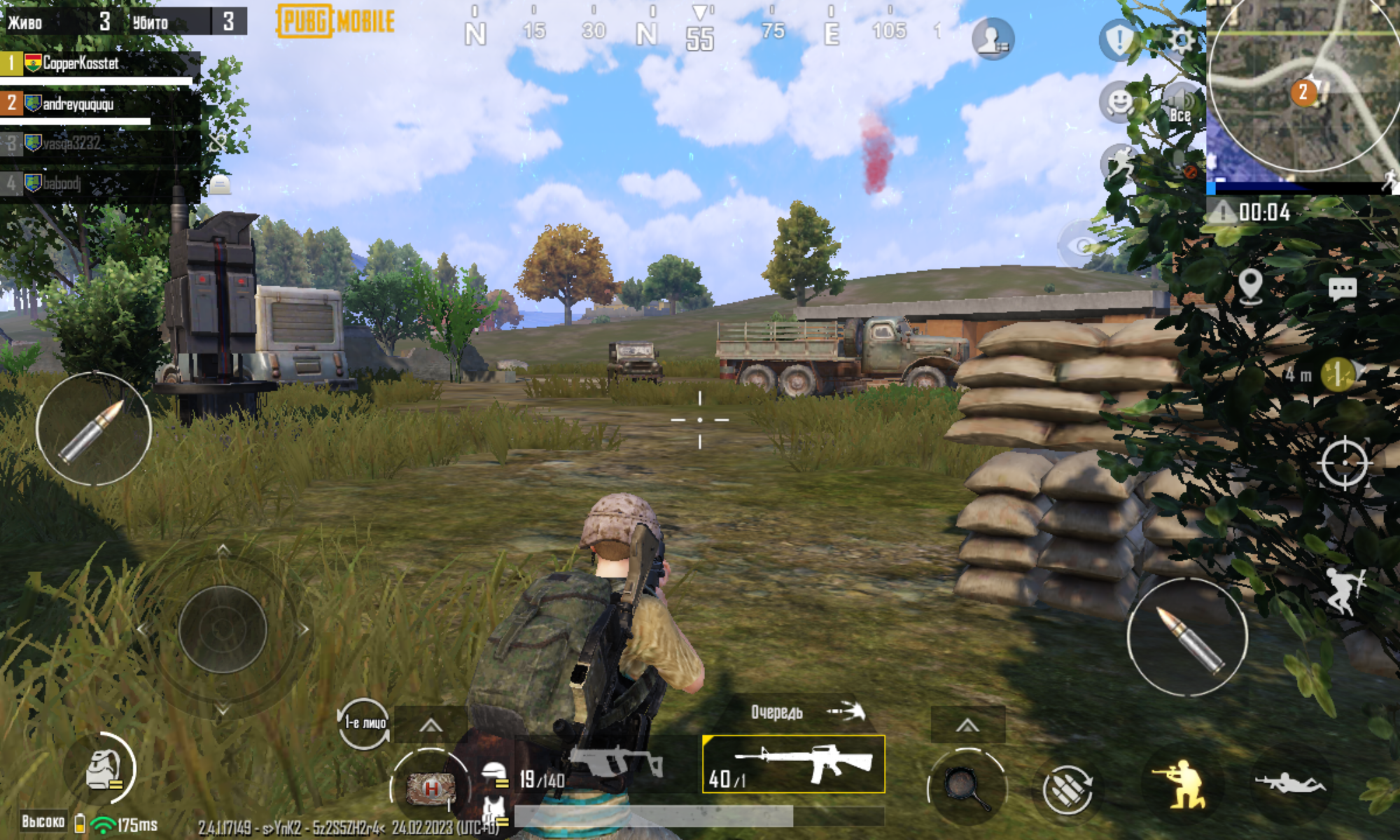Open the settings gear icon
Screen dimensions: 1400x840
pos(1181,41)
